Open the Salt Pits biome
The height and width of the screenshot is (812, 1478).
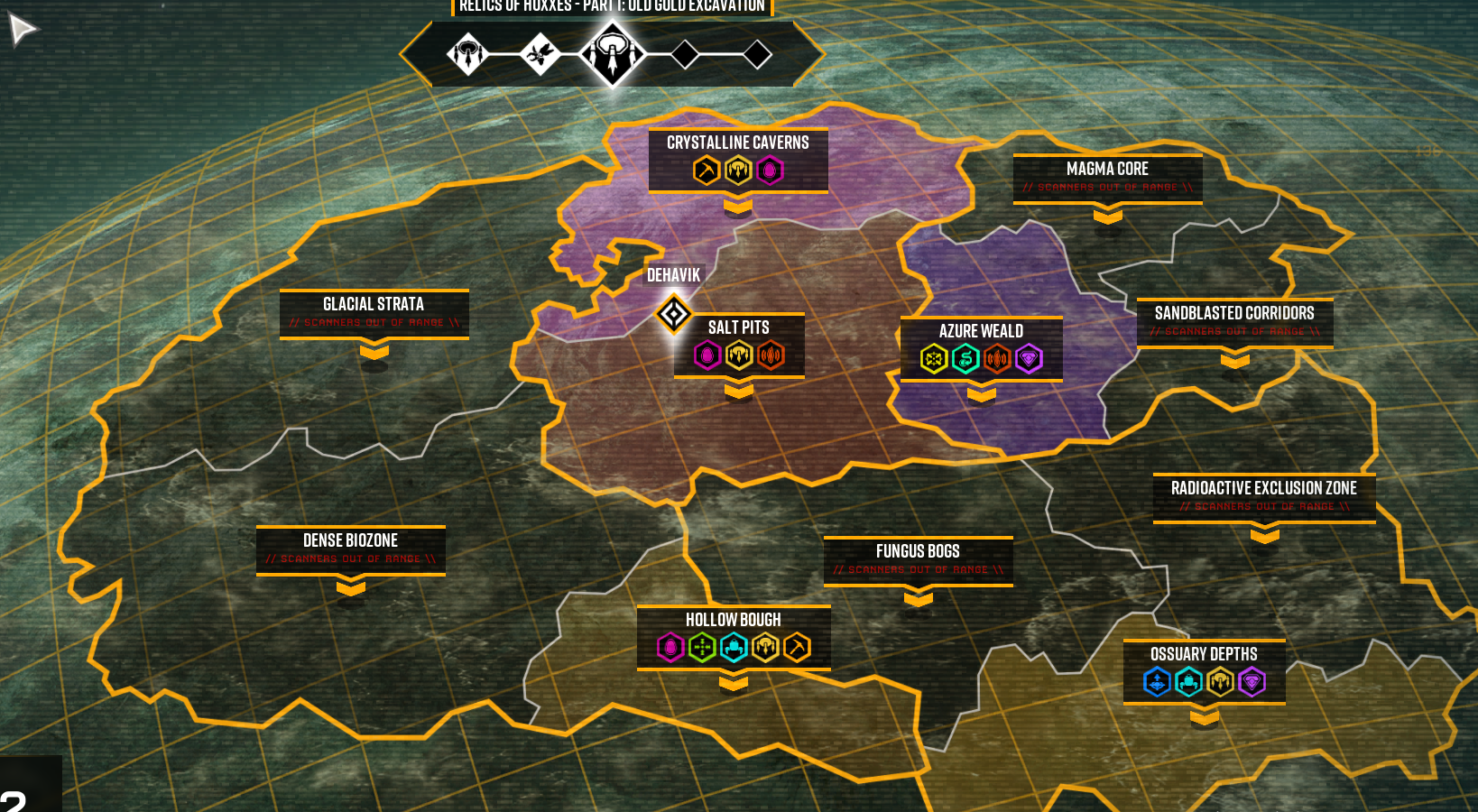coord(738,328)
